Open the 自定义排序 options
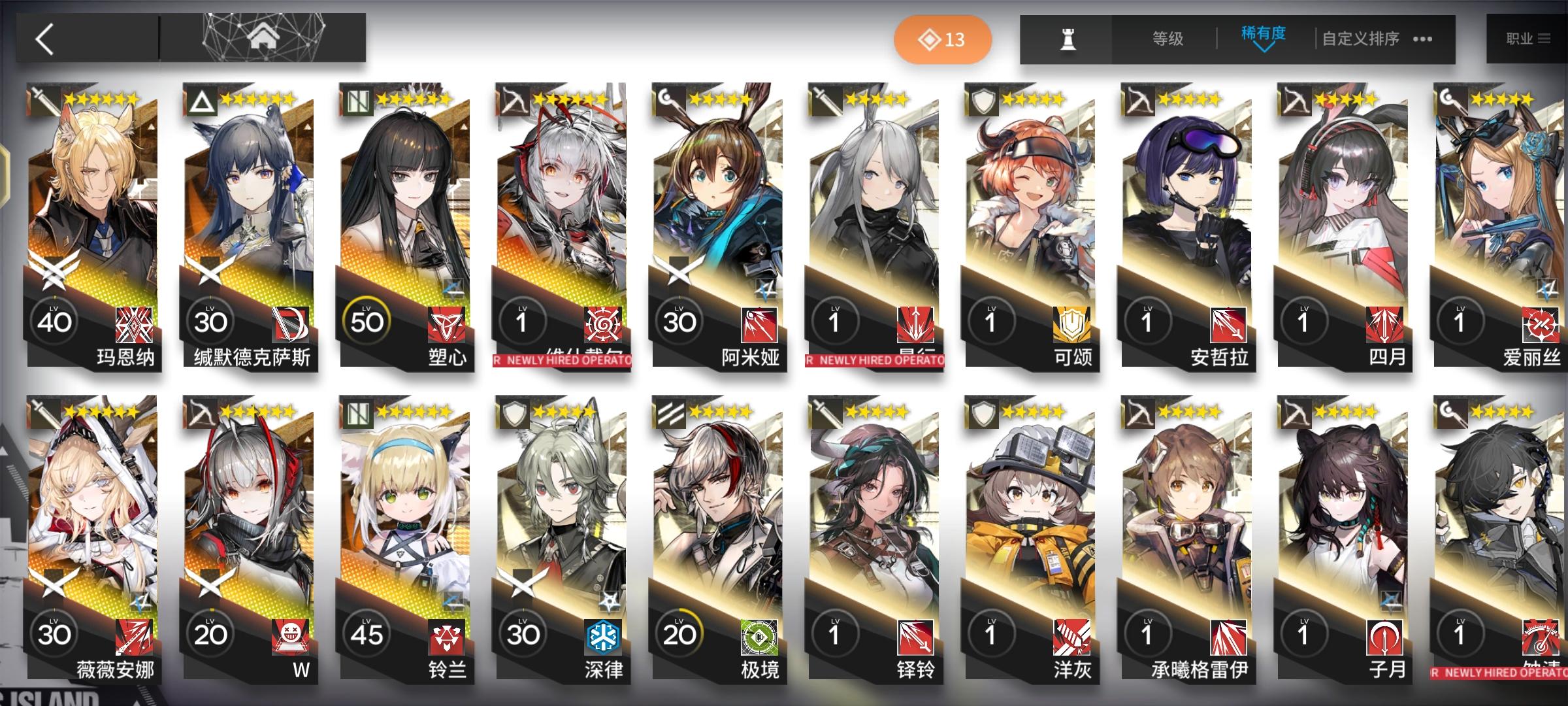 [1360, 39]
